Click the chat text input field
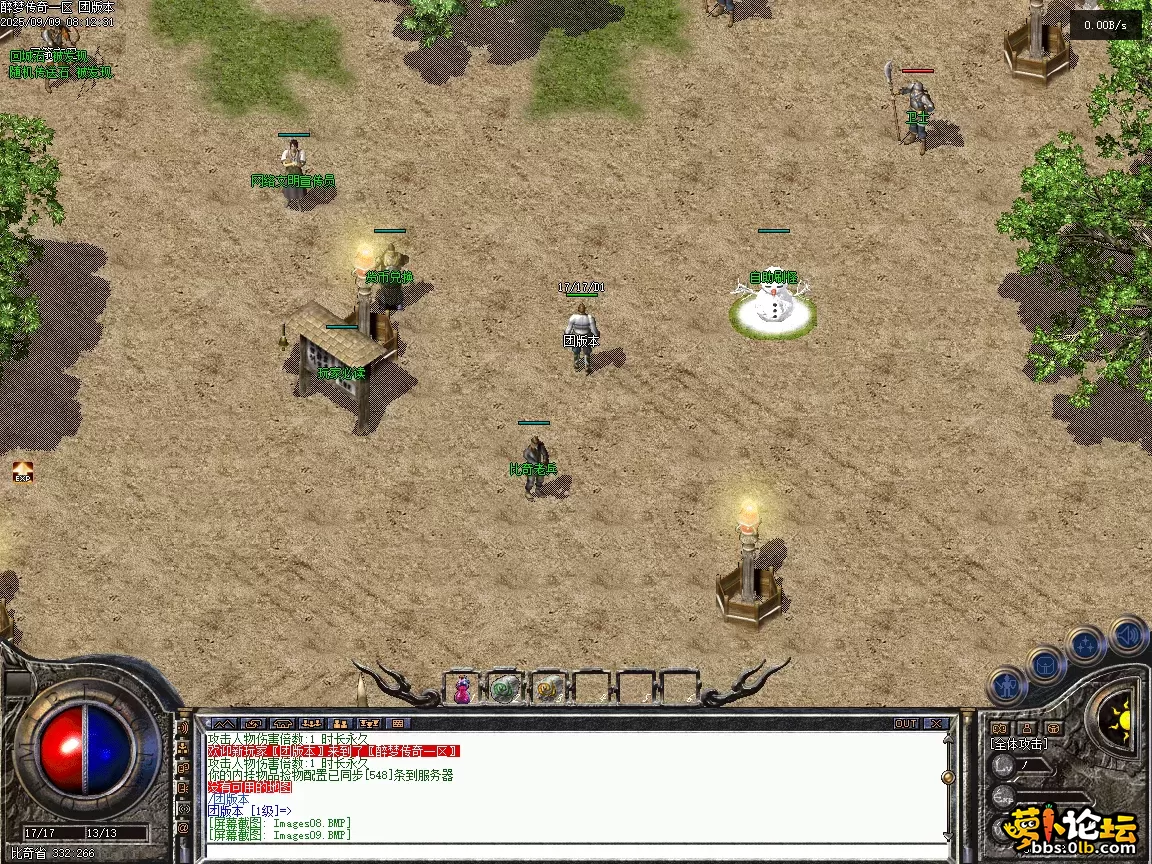Image resolution: width=1152 pixels, height=864 pixels. coord(570,849)
